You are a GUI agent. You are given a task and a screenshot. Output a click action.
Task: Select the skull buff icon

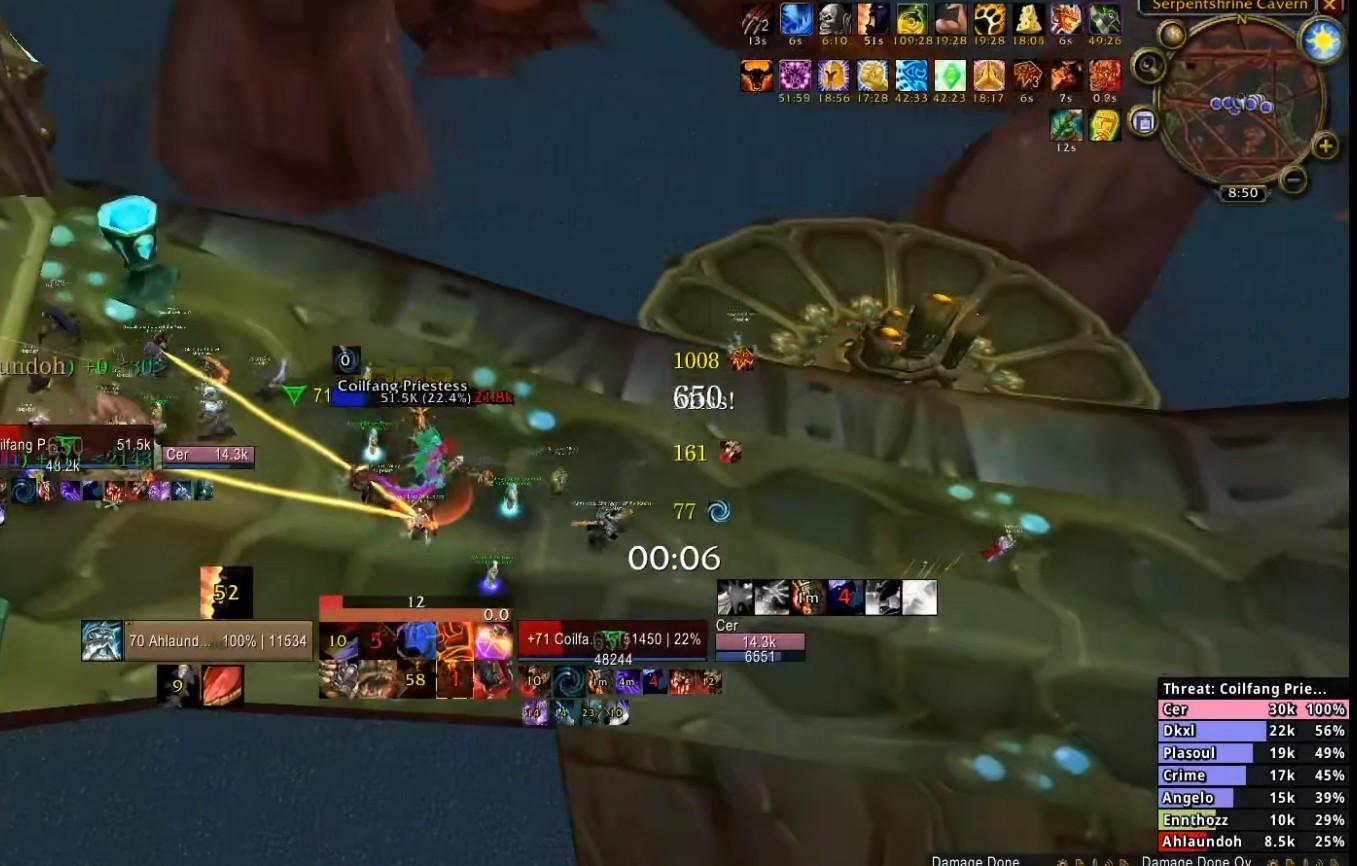coord(834,19)
